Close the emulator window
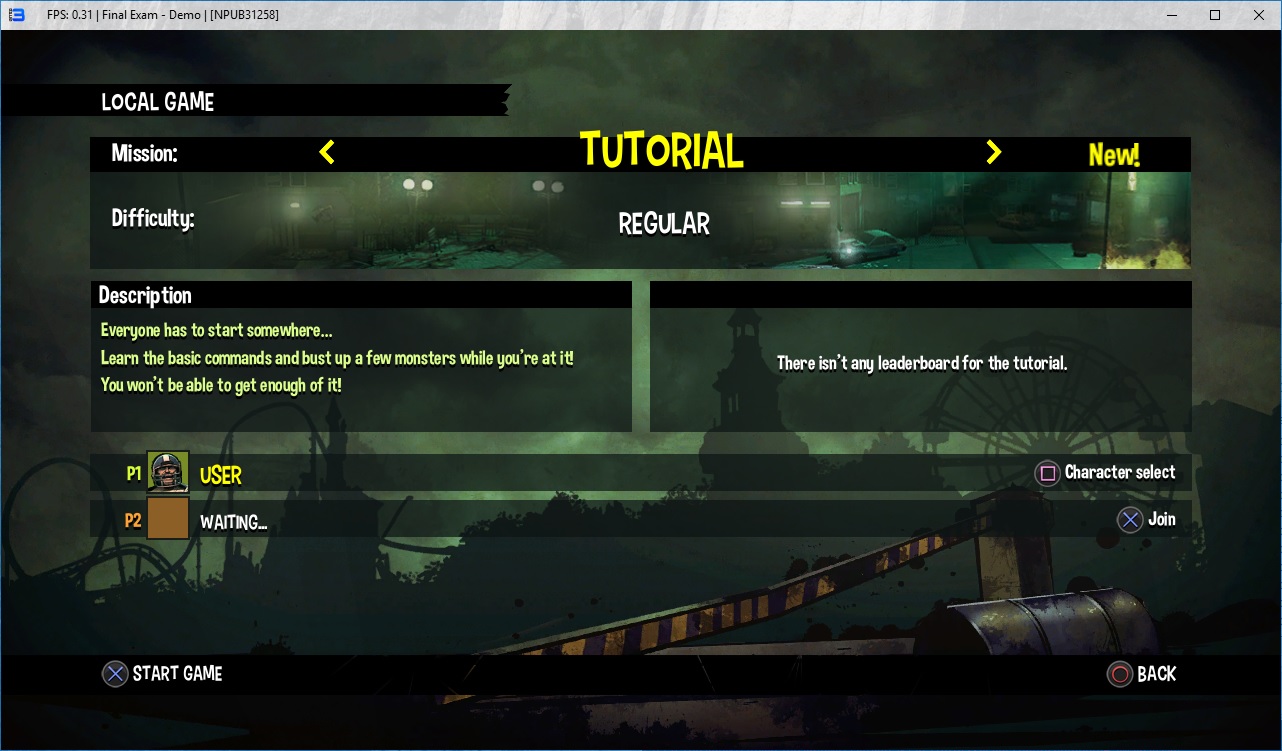1282x751 pixels. click(1259, 15)
